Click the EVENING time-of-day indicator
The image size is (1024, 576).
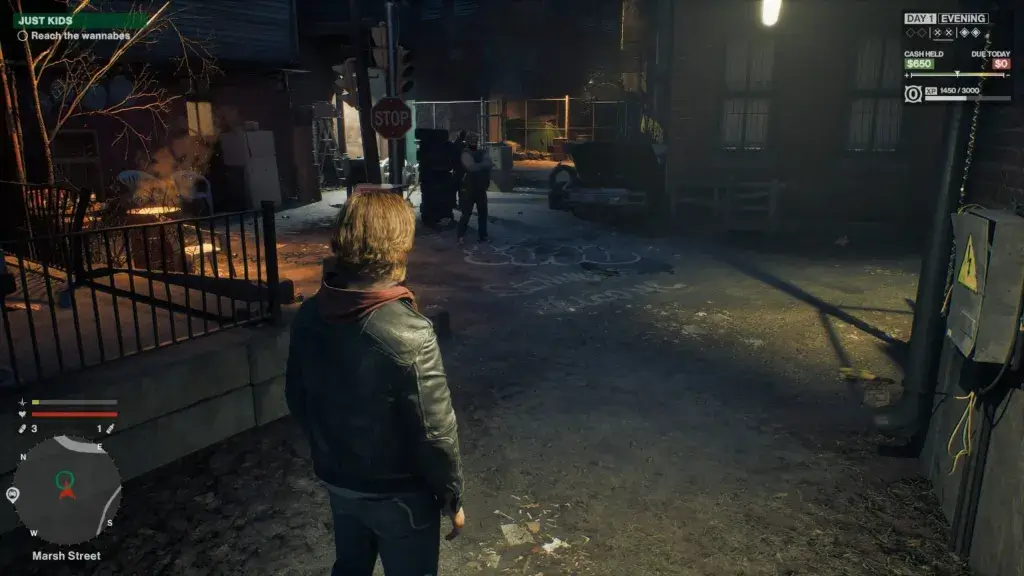[x=963, y=18]
